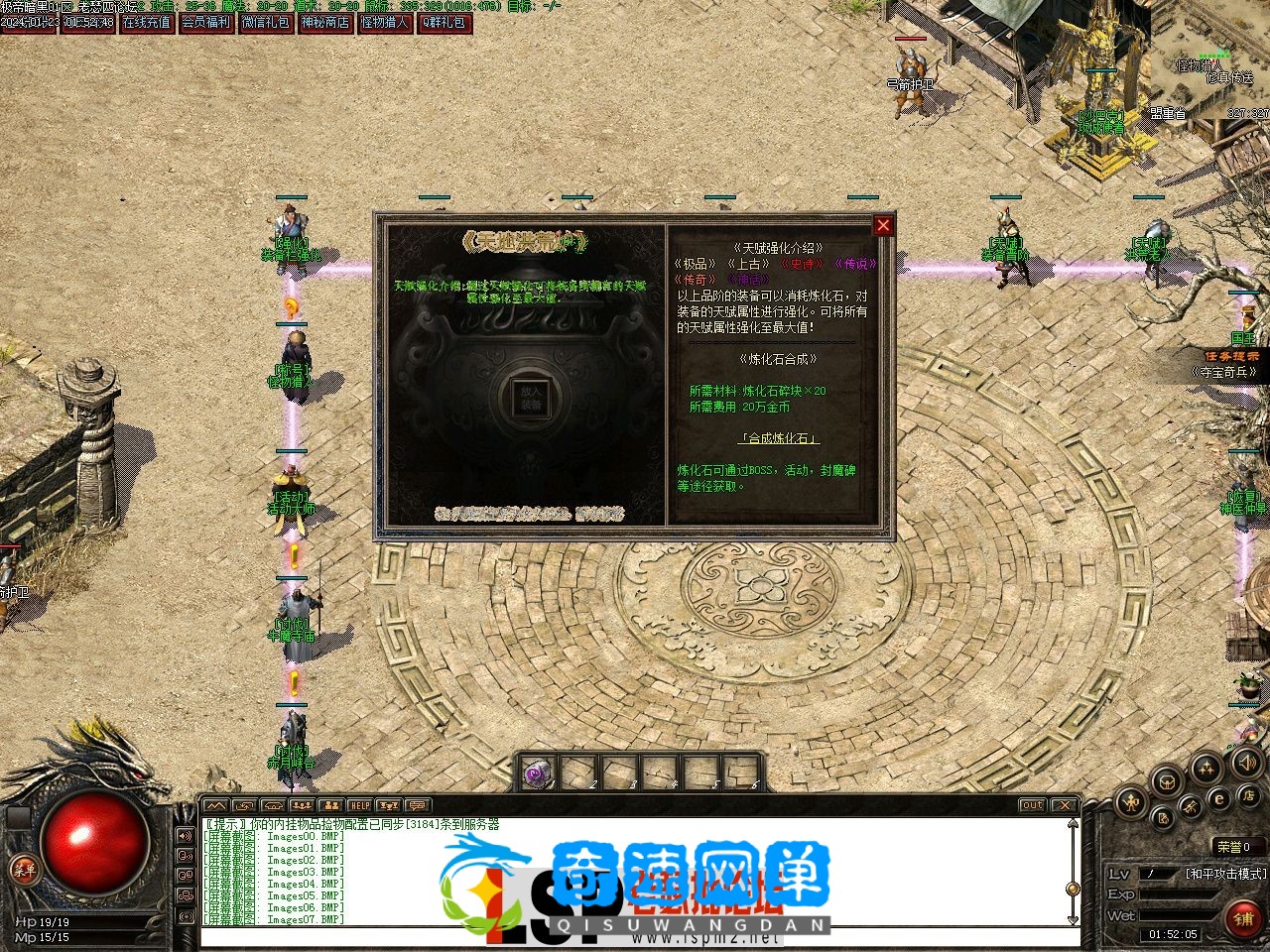Click the HELP button on the chat toolbar
Image resolution: width=1270 pixels, height=952 pixels.
tap(359, 805)
